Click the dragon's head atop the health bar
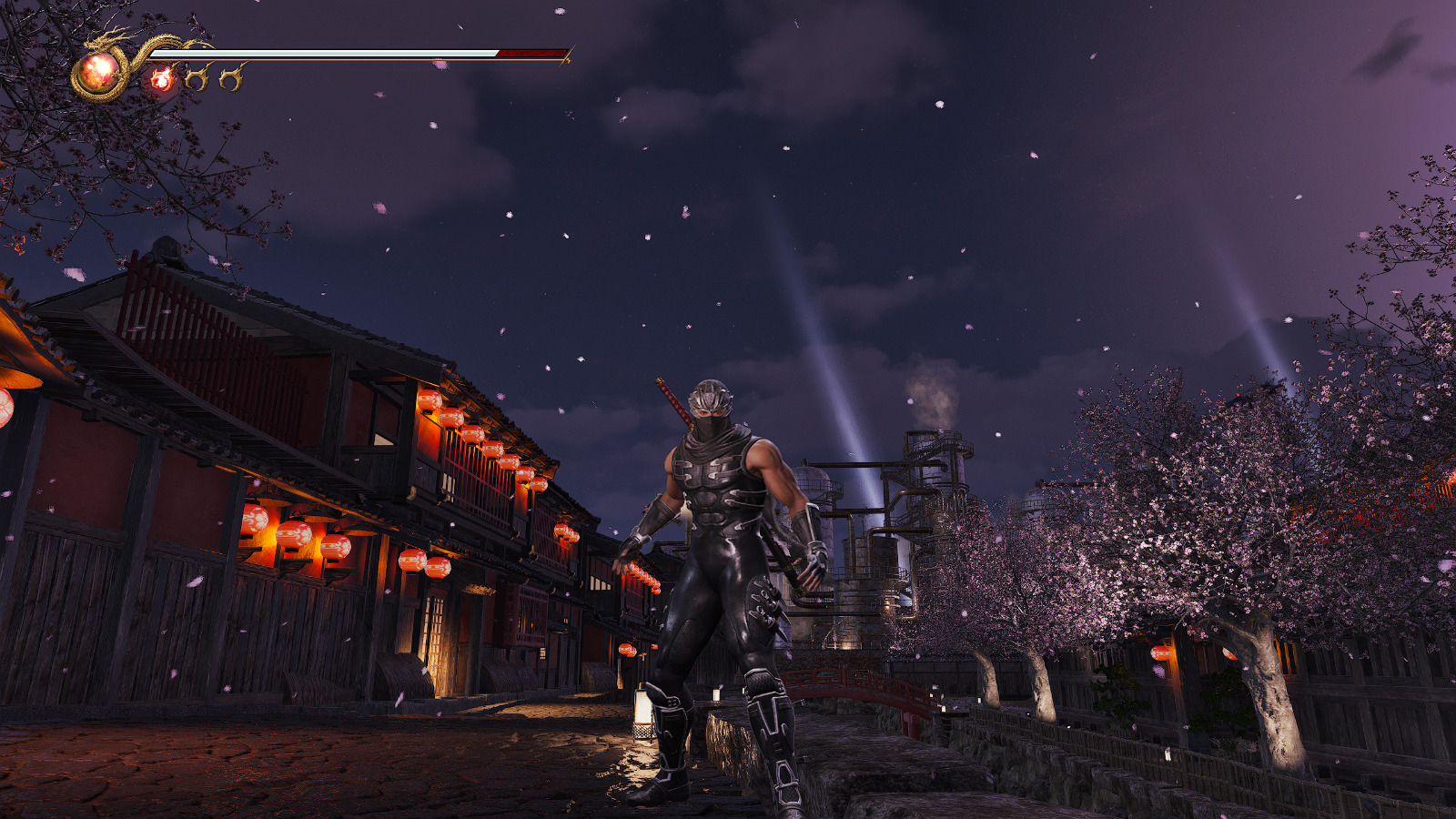Image resolution: width=1456 pixels, height=819 pixels. pos(96,41)
